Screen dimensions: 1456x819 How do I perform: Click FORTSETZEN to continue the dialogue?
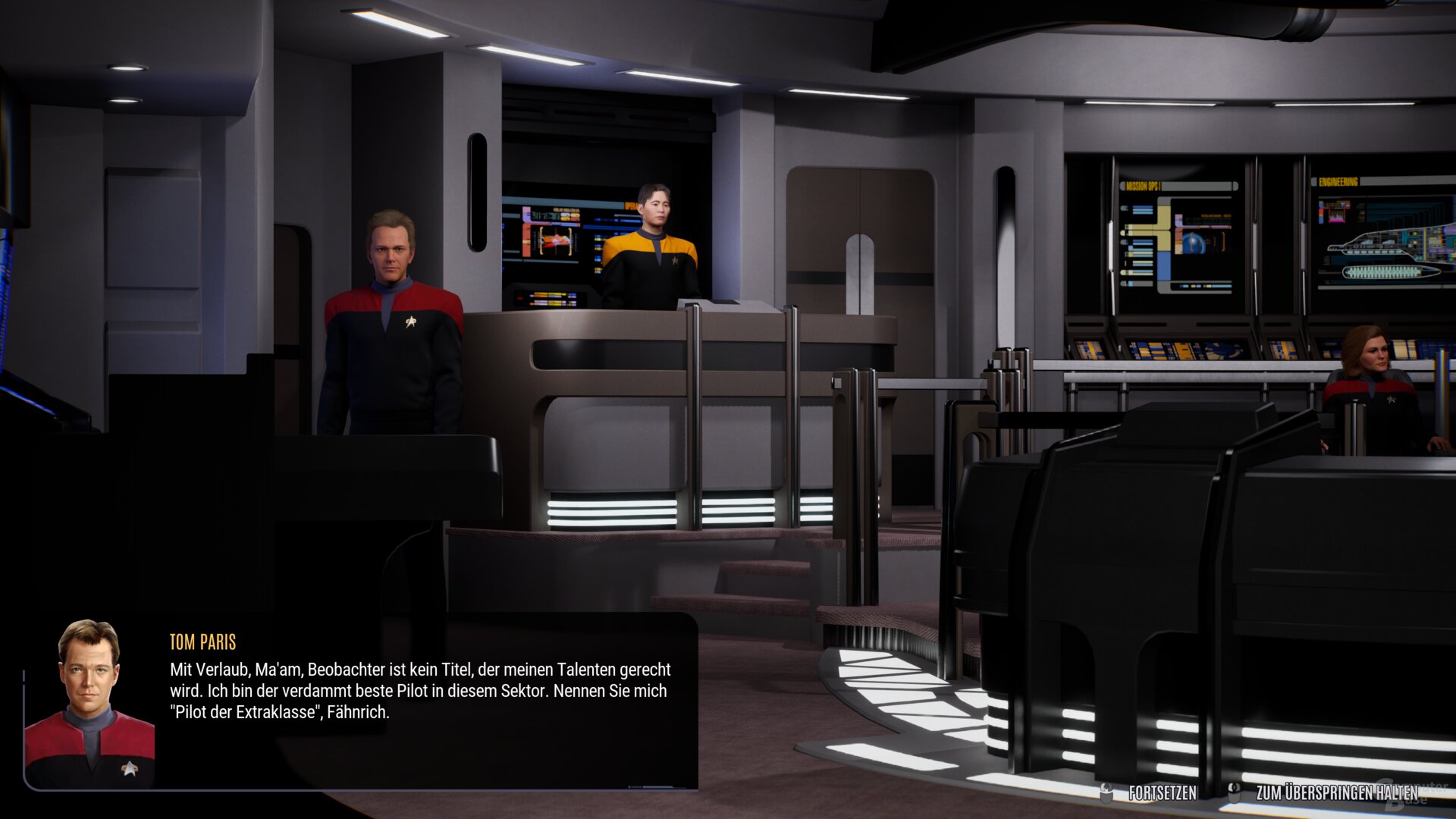pyautogui.click(x=1163, y=791)
